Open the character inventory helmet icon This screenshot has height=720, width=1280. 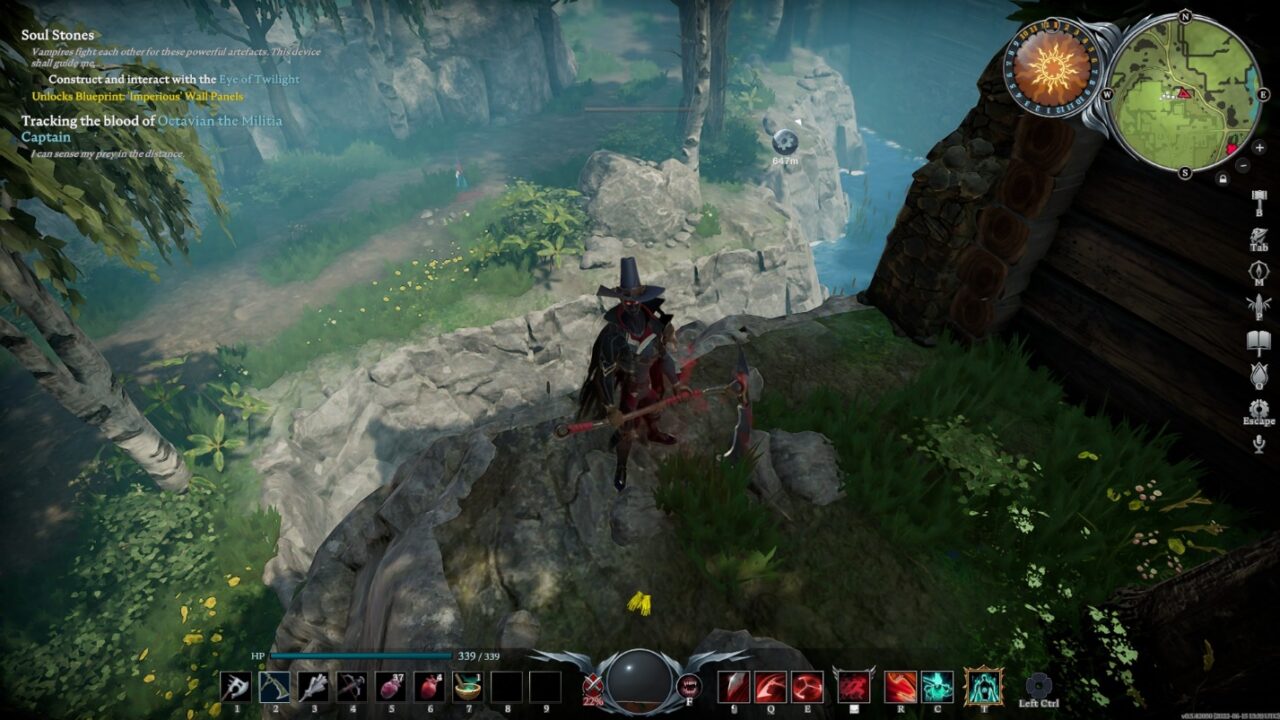pyautogui.click(x=1258, y=237)
